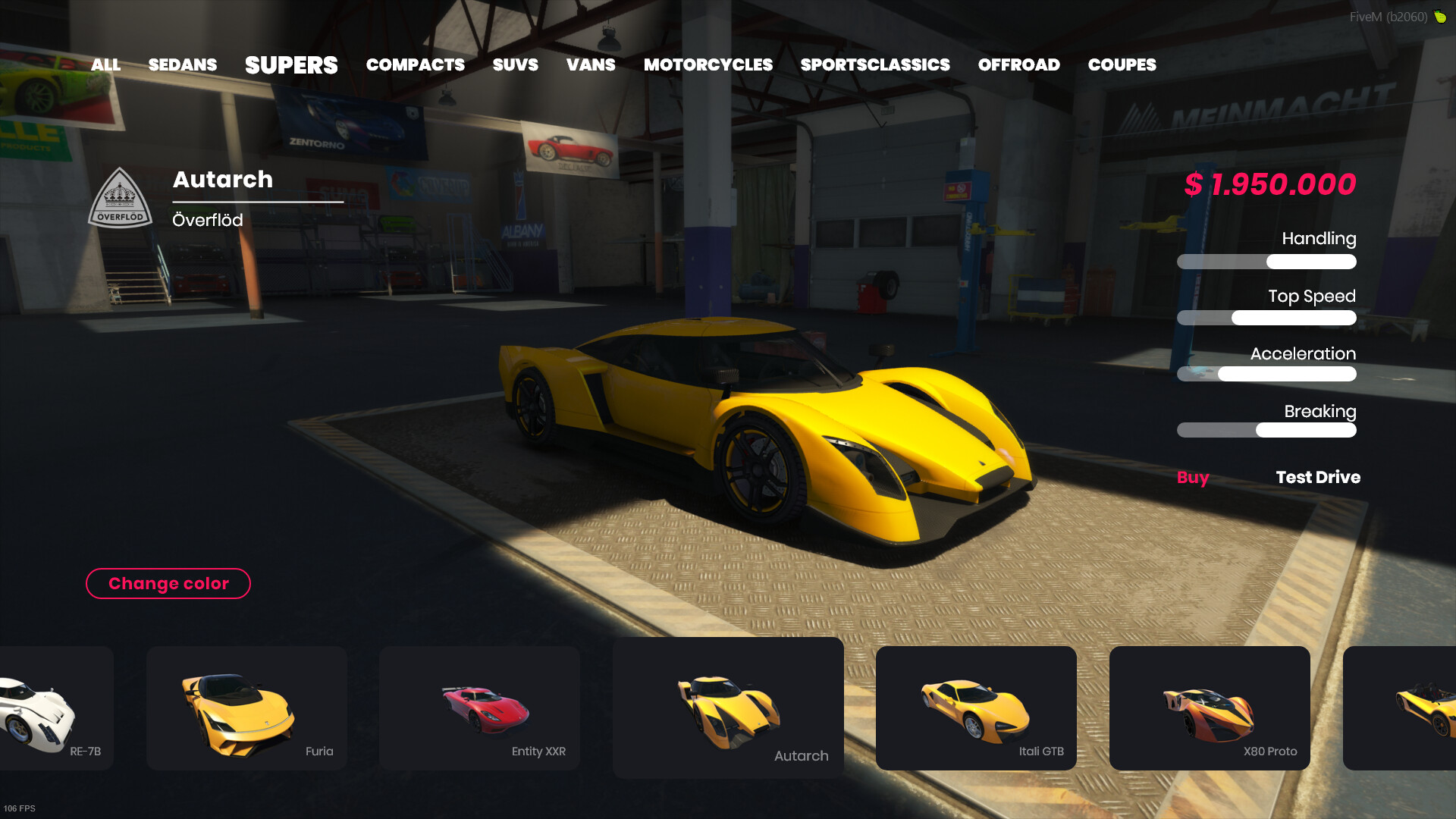Show ALL vehicle categories
The height and width of the screenshot is (819, 1456).
105,65
